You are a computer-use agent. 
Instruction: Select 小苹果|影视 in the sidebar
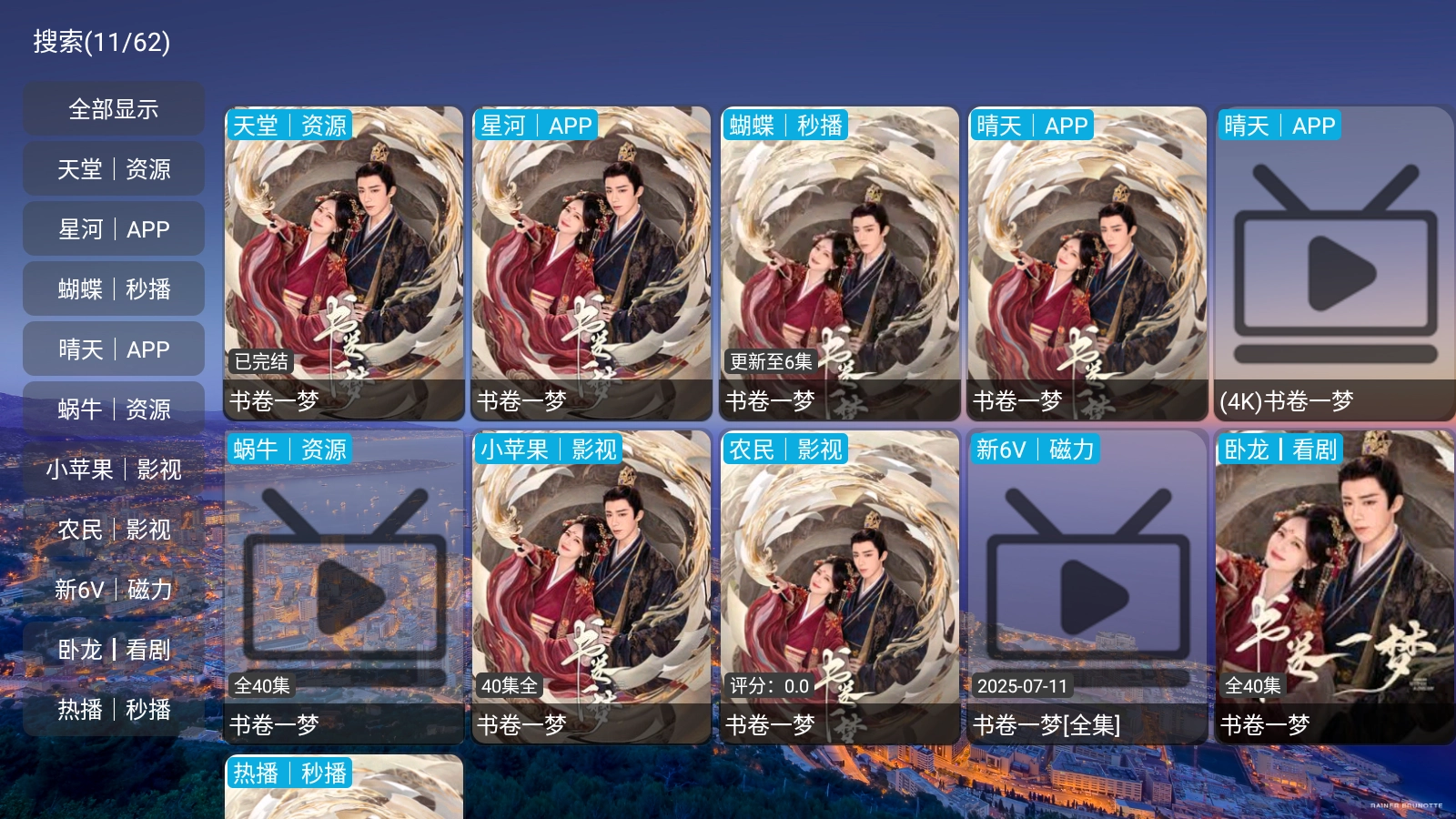113,470
